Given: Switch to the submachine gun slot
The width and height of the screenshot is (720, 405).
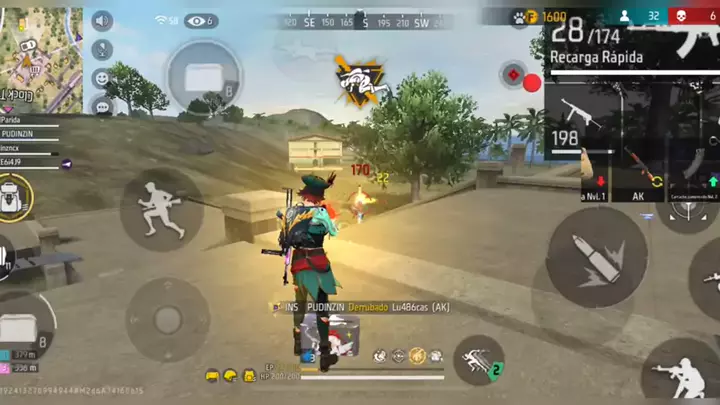Looking at the screenshot, I should click(580, 122).
